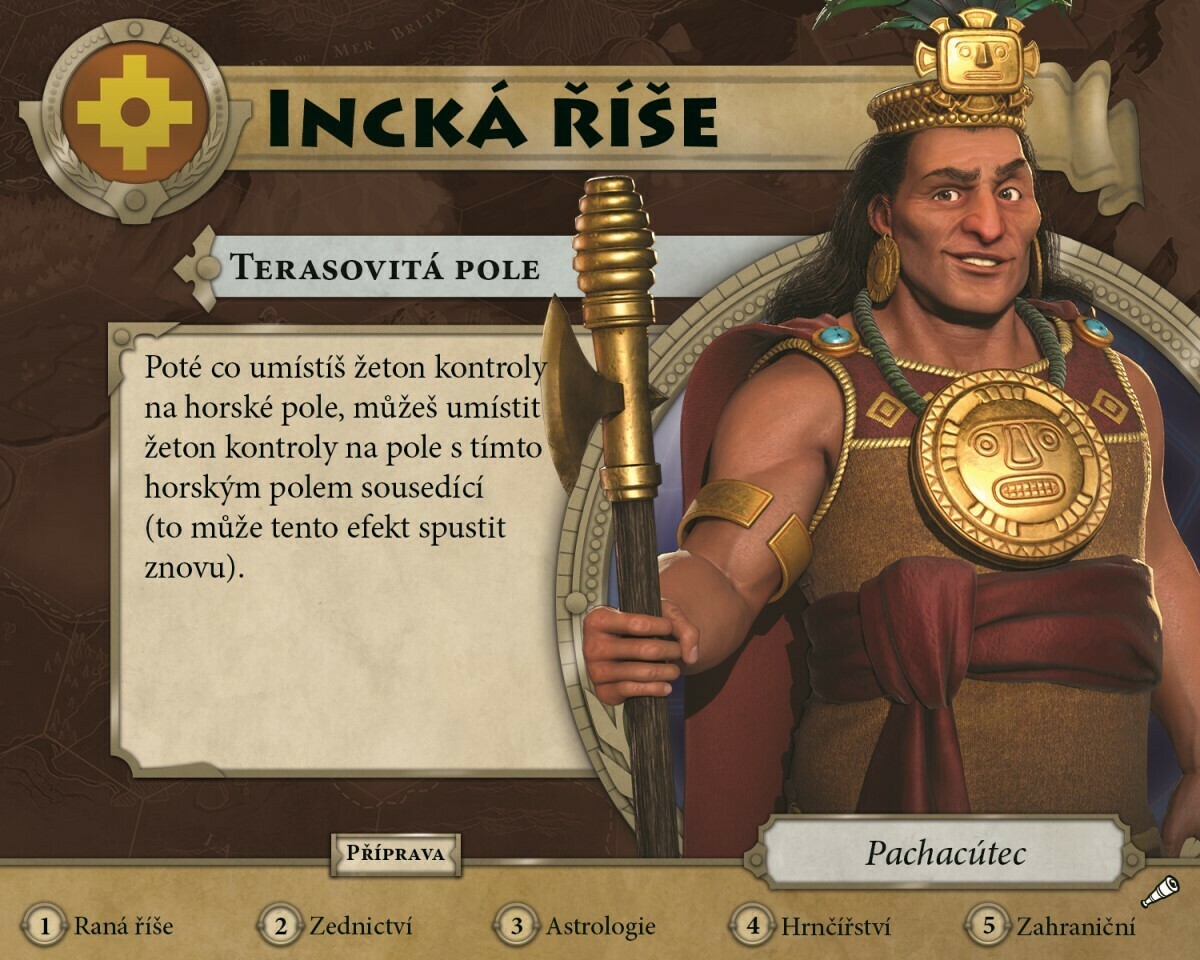Click the spyglass icon
Screen dimensions: 1200x960
(1162, 889)
